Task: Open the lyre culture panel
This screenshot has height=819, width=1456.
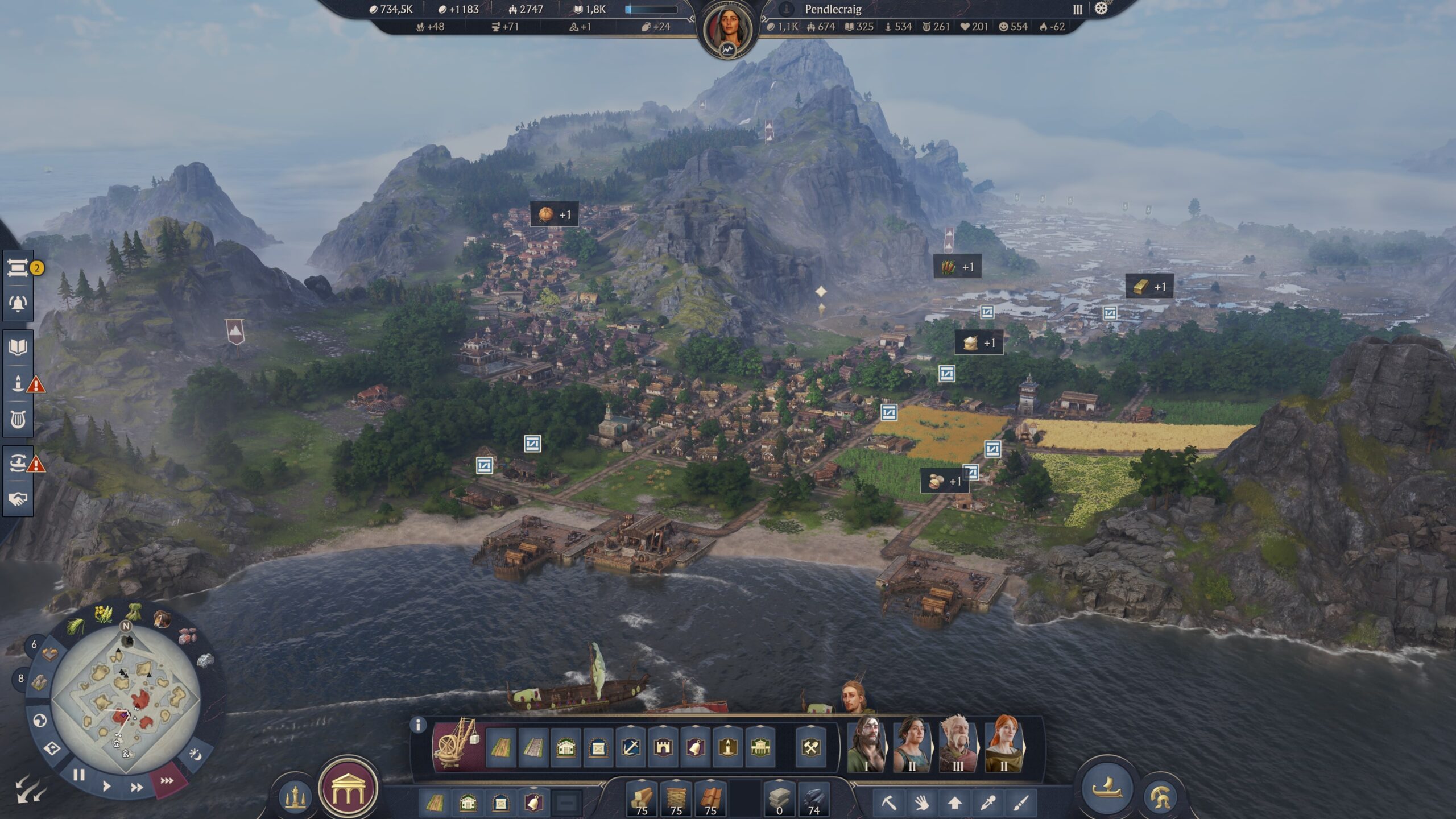Action: point(18,420)
